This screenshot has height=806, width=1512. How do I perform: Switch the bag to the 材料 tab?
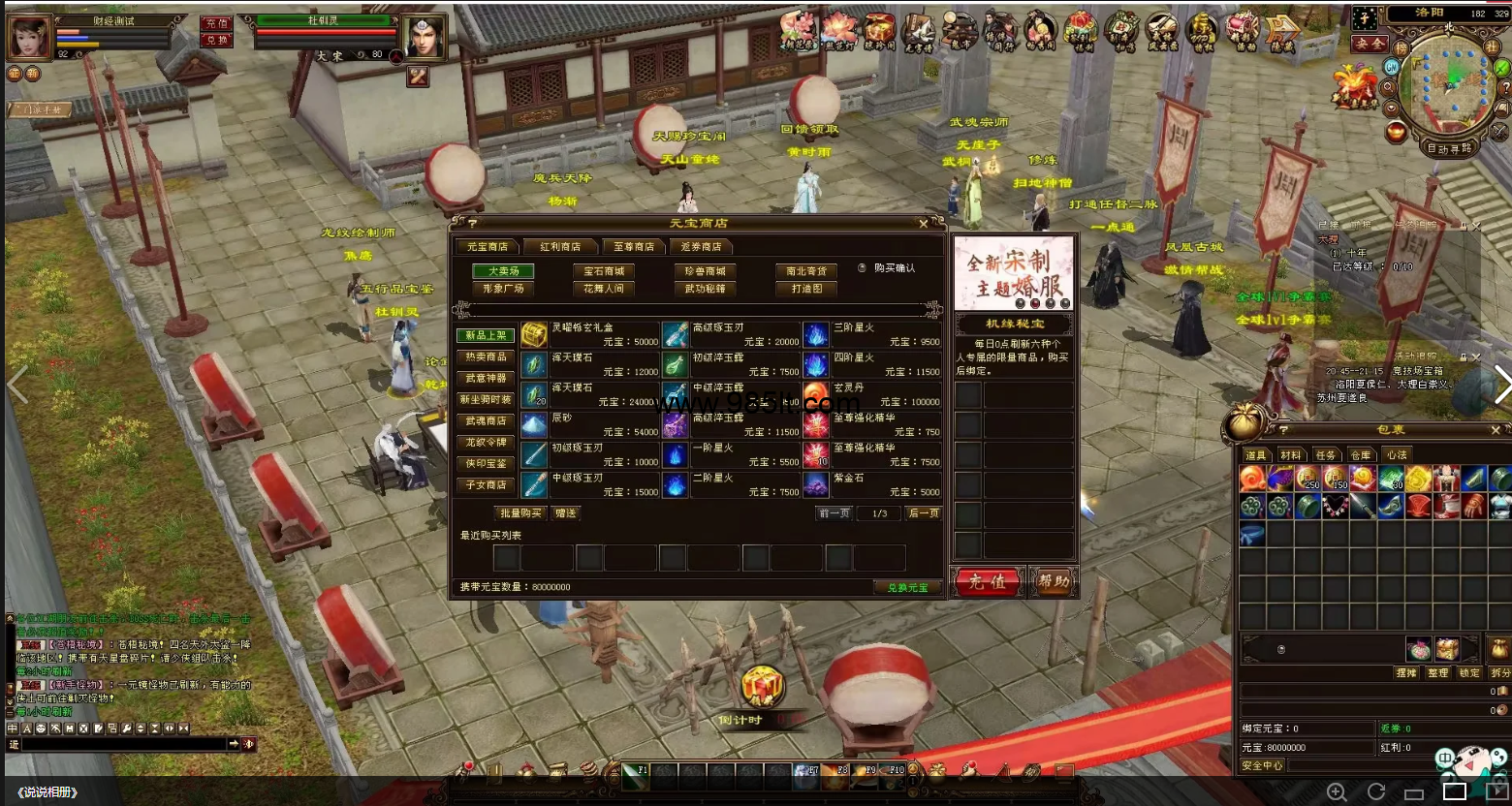pyautogui.click(x=1290, y=455)
